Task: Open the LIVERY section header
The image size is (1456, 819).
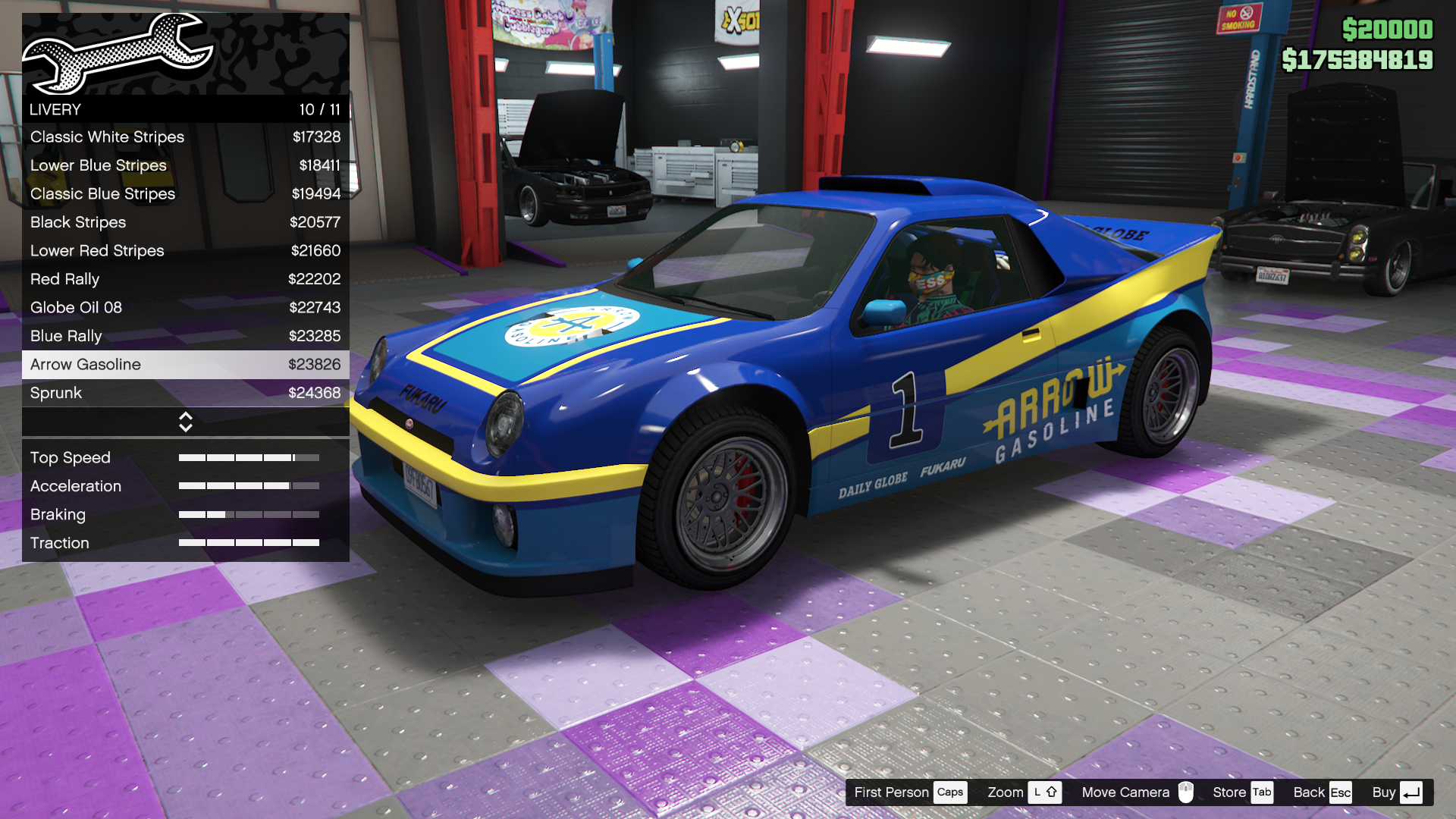Action: point(185,109)
